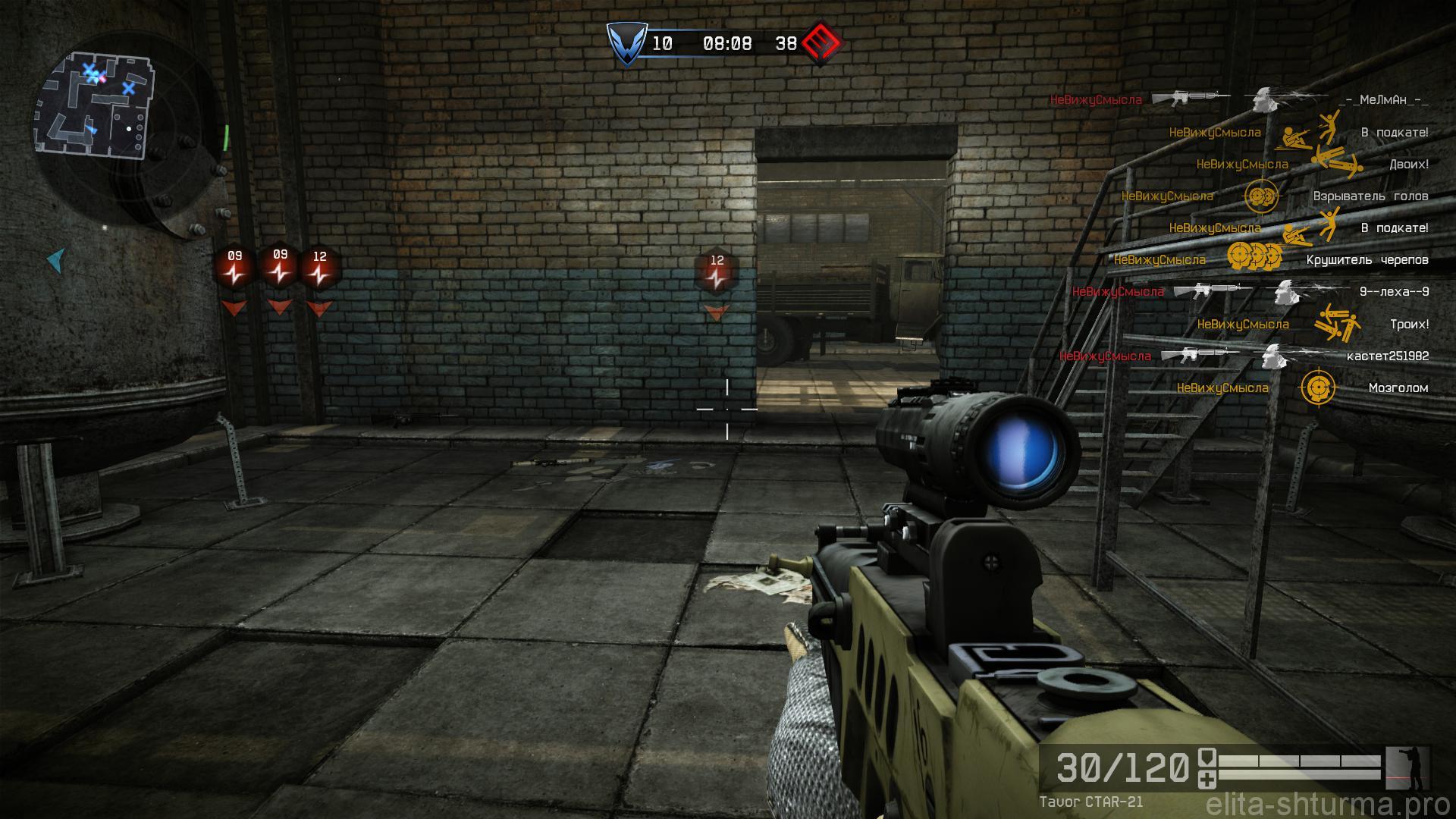
Task: Click the minimap radar
Action: coord(94,105)
